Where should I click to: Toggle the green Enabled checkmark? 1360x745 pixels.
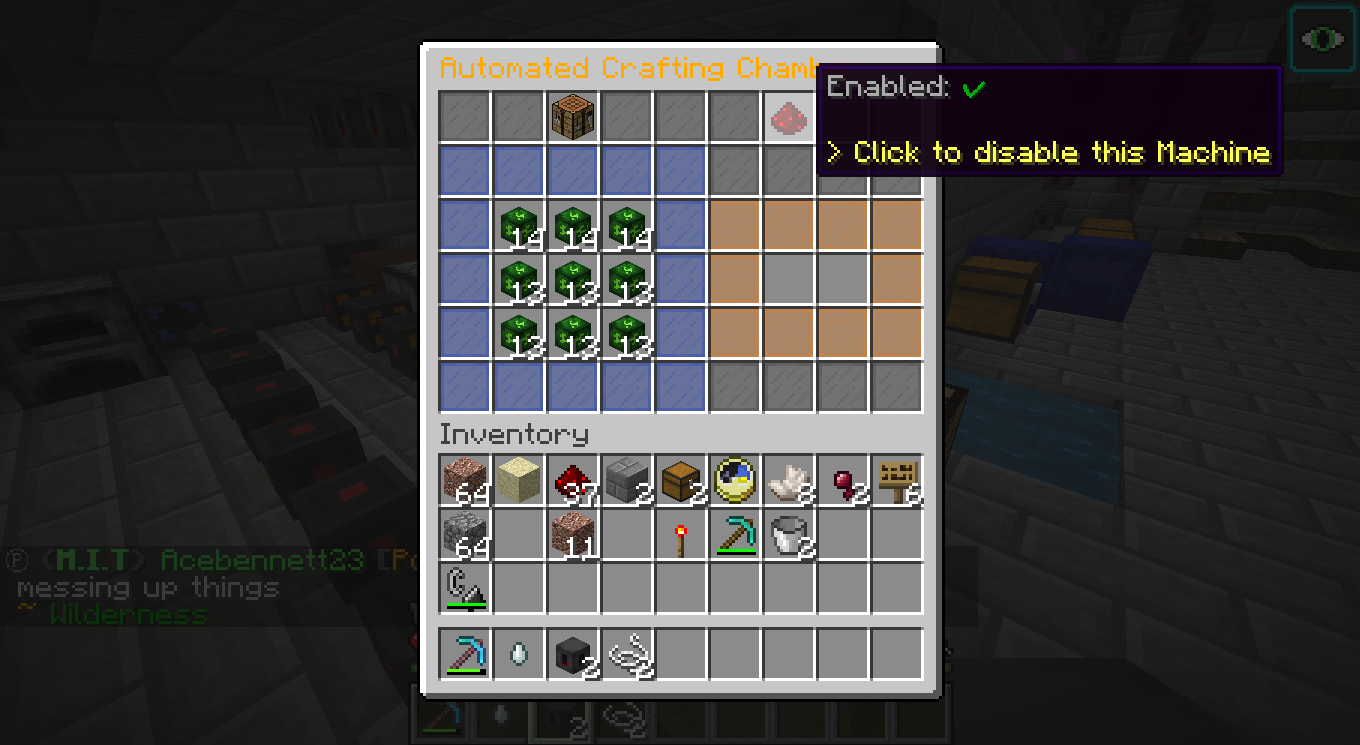pyautogui.click(x=975, y=88)
